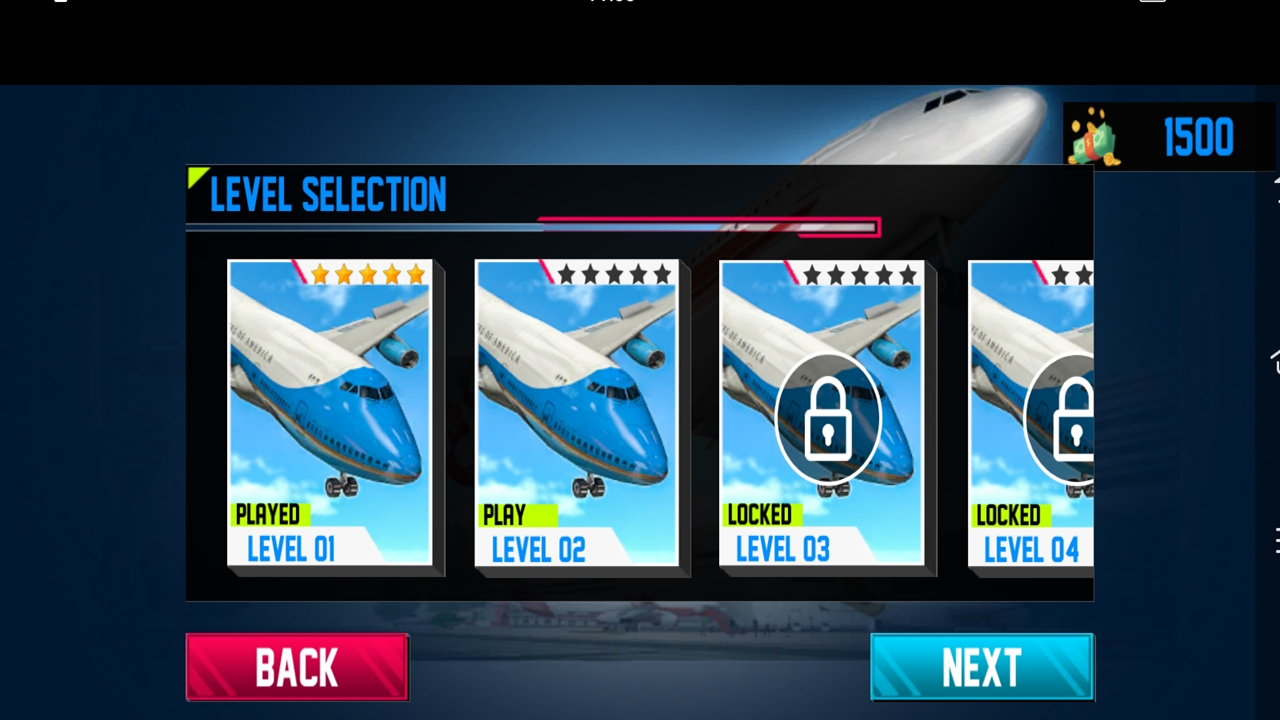This screenshot has width=1280, height=720.
Task: Select the Level 01 card
Action: (330, 413)
